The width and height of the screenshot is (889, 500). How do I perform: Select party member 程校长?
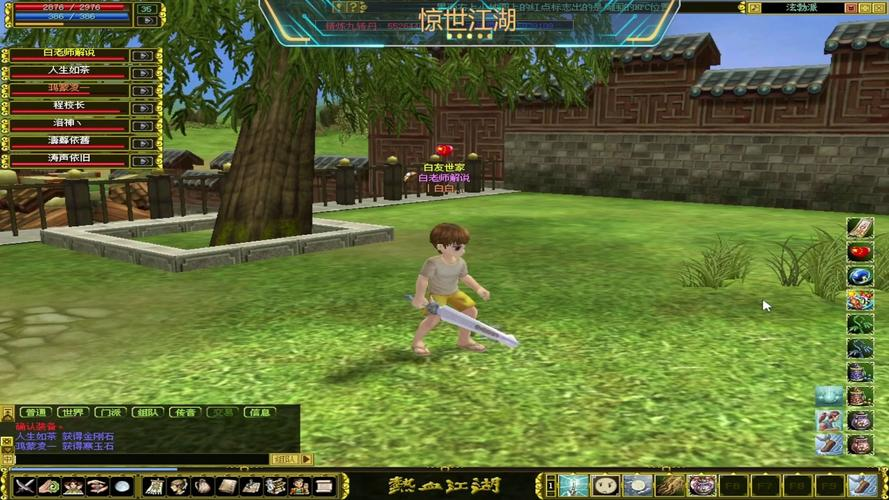pyautogui.click(x=69, y=106)
